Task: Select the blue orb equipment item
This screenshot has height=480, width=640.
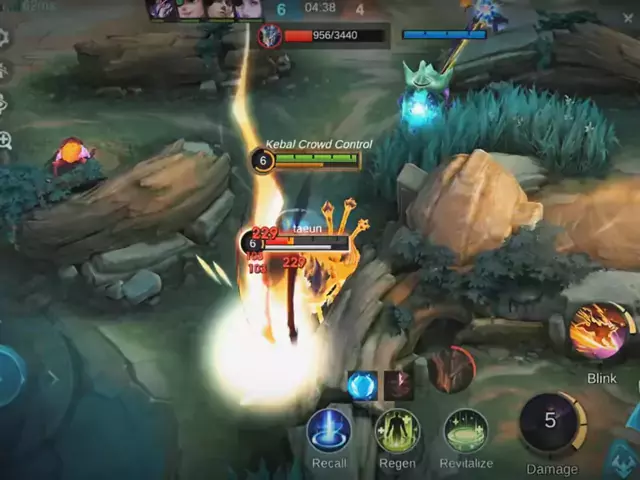Action: tap(363, 385)
